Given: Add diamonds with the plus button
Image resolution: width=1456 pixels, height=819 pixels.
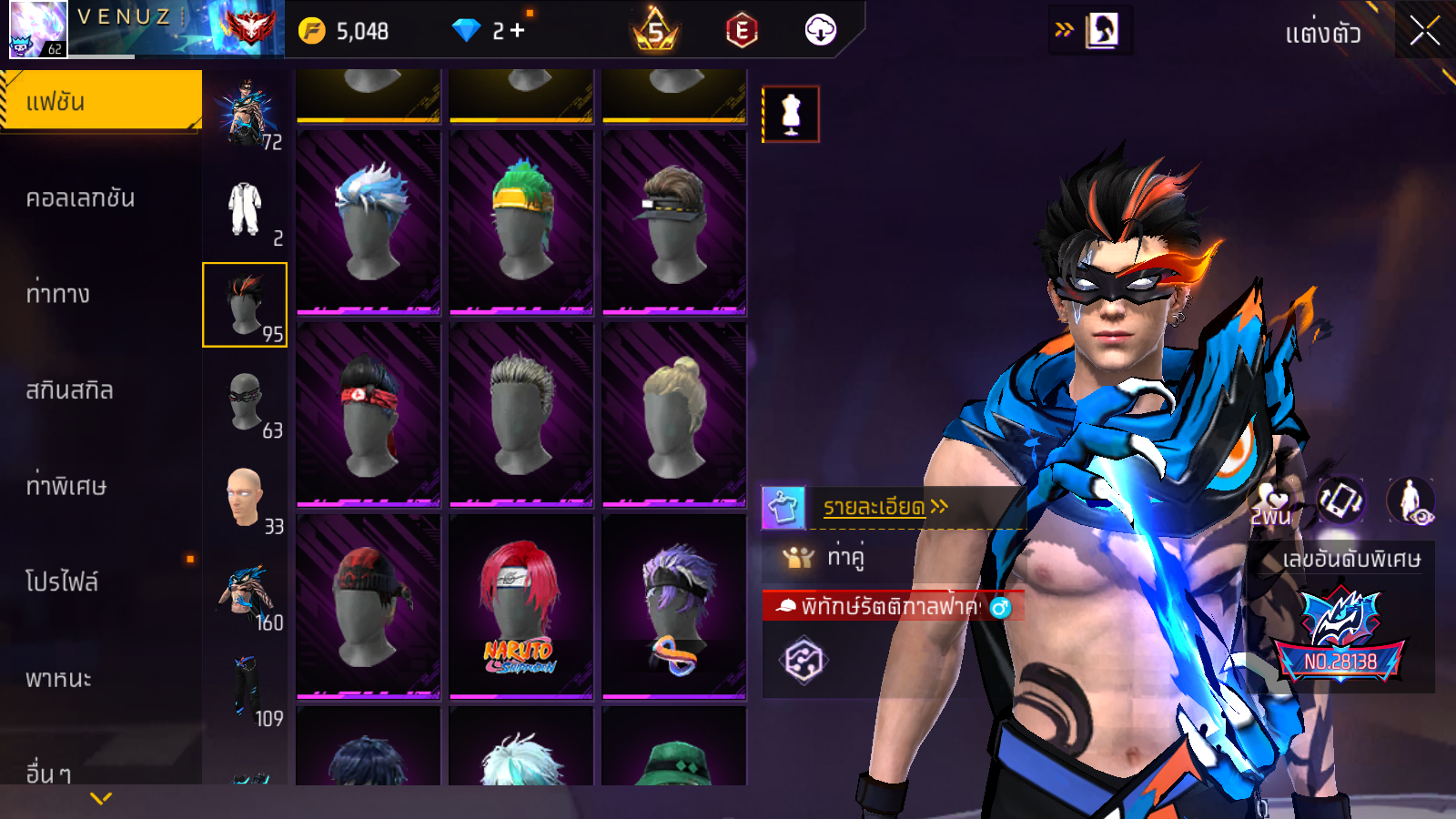Looking at the screenshot, I should (x=518, y=31).
